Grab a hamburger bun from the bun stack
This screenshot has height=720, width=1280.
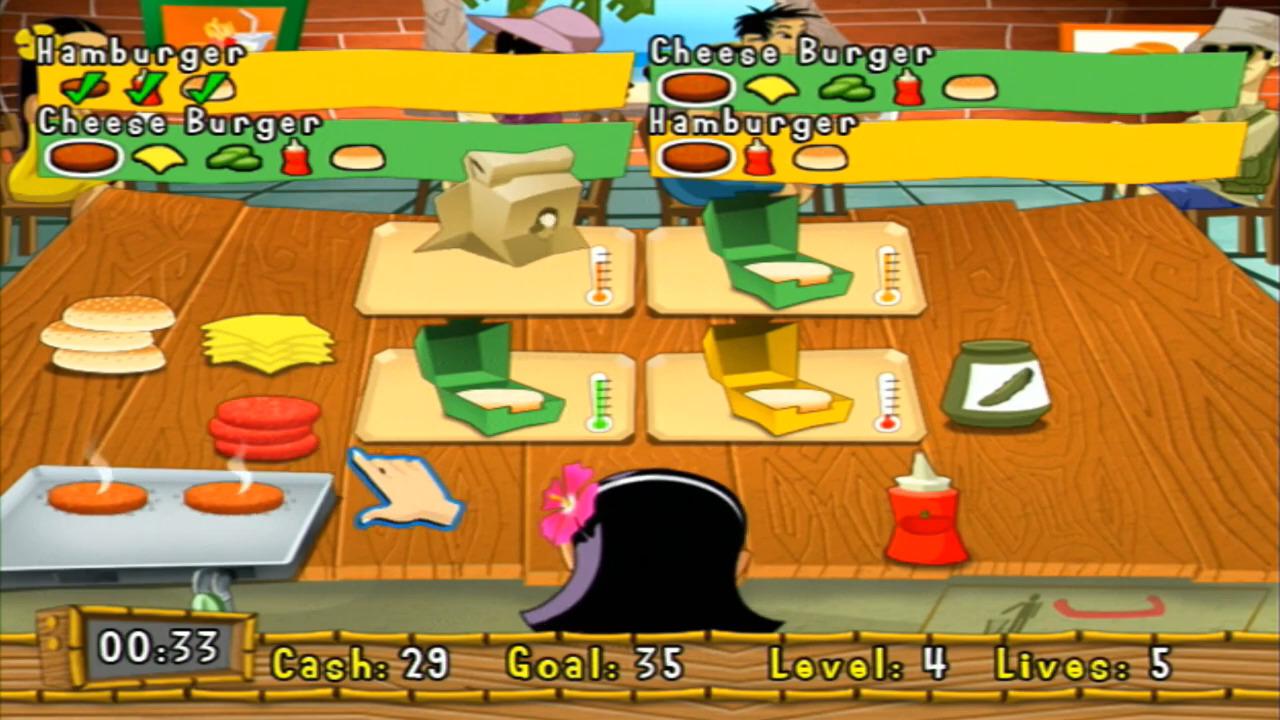click(x=110, y=335)
